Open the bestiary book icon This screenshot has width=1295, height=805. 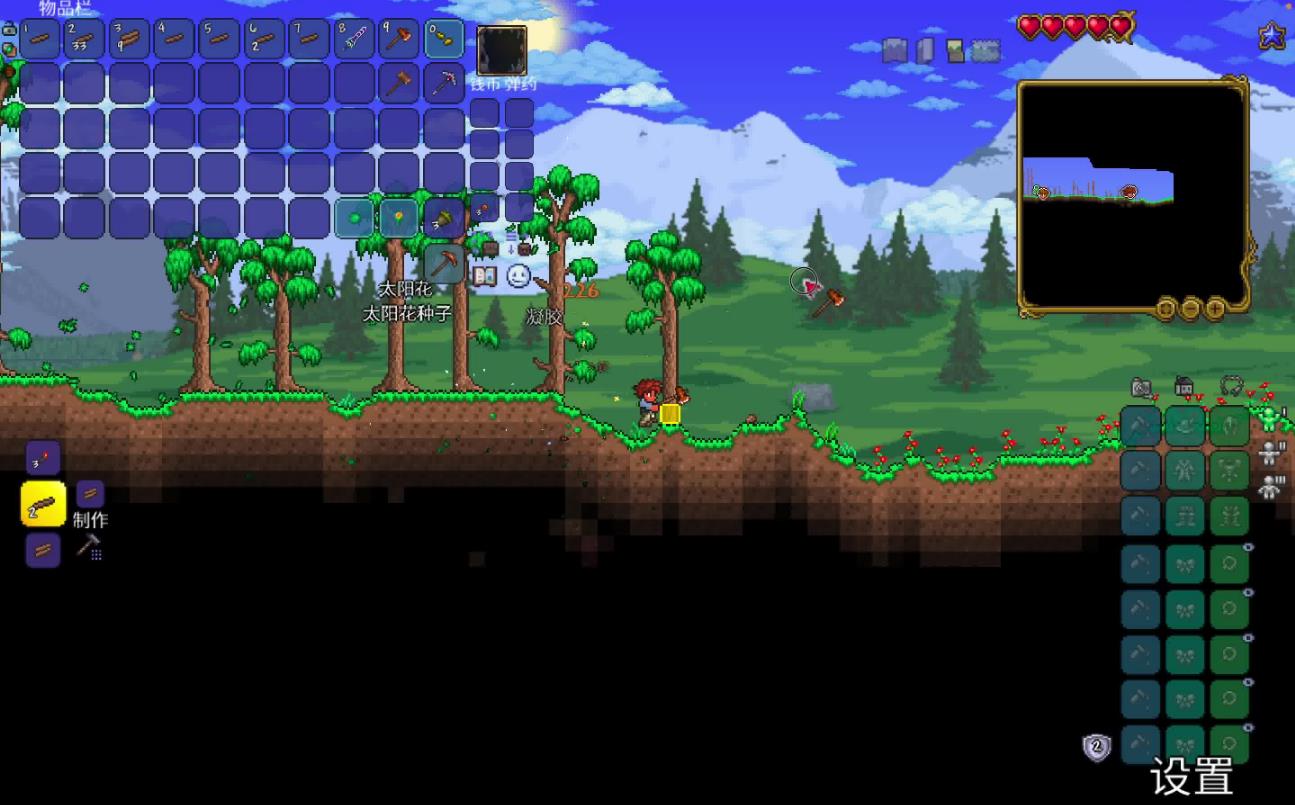[x=485, y=276]
